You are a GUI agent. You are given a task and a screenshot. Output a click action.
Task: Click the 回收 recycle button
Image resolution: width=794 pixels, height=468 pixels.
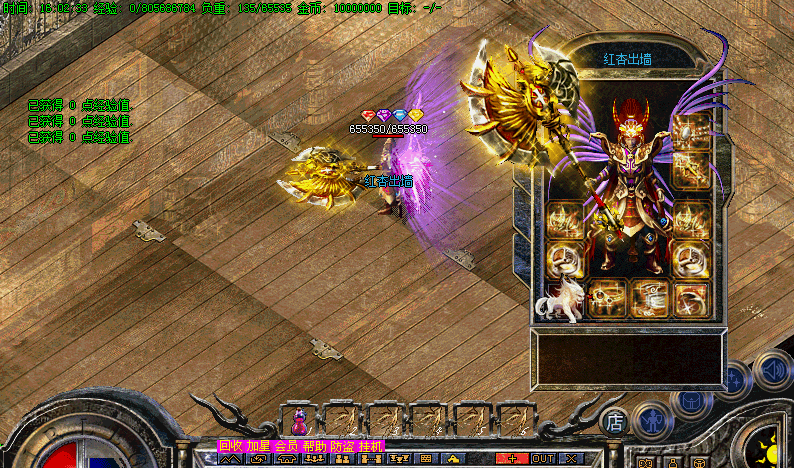(x=231, y=446)
